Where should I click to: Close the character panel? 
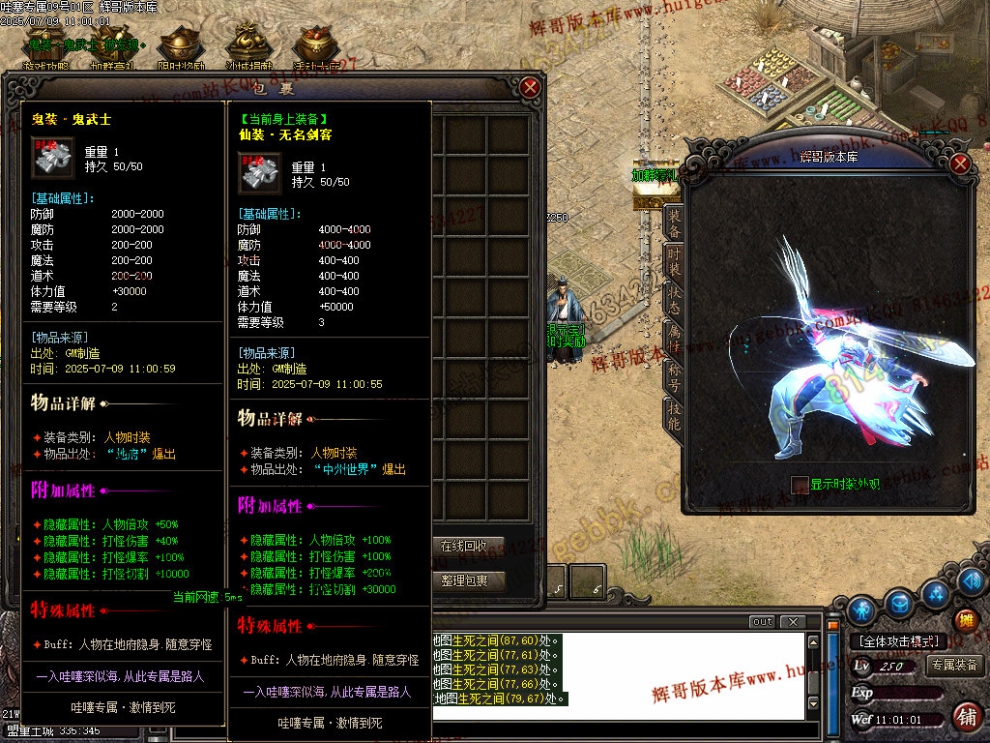(960, 165)
